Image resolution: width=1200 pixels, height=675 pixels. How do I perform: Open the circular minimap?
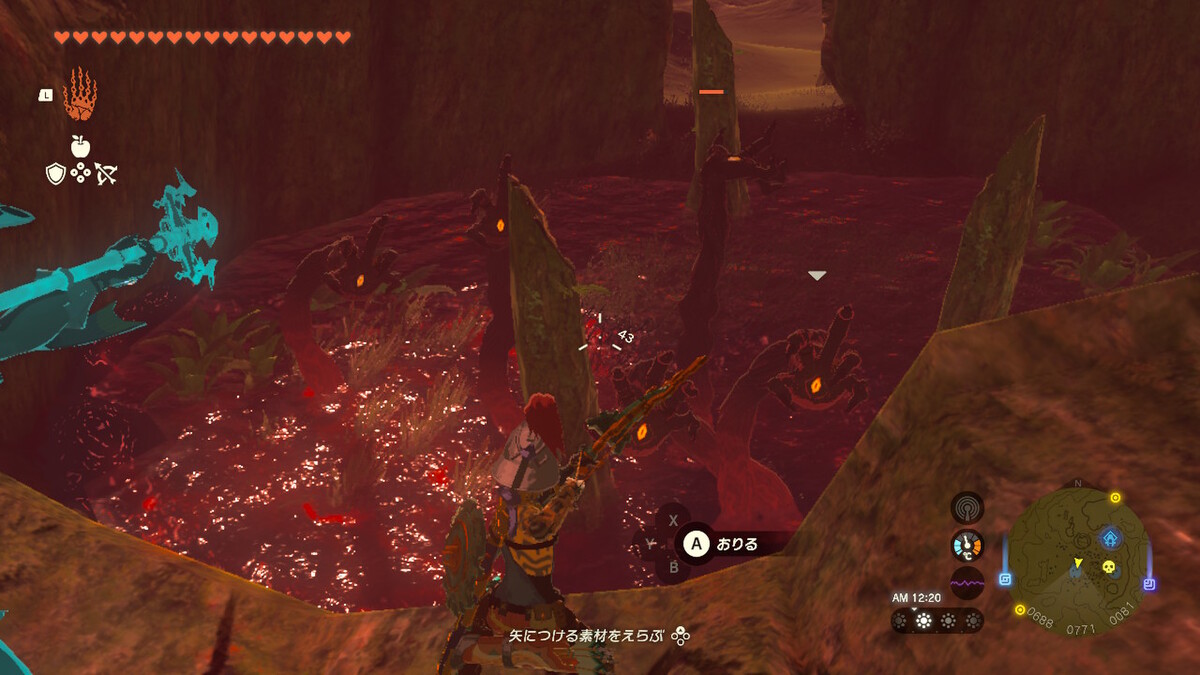[x=1076, y=557]
